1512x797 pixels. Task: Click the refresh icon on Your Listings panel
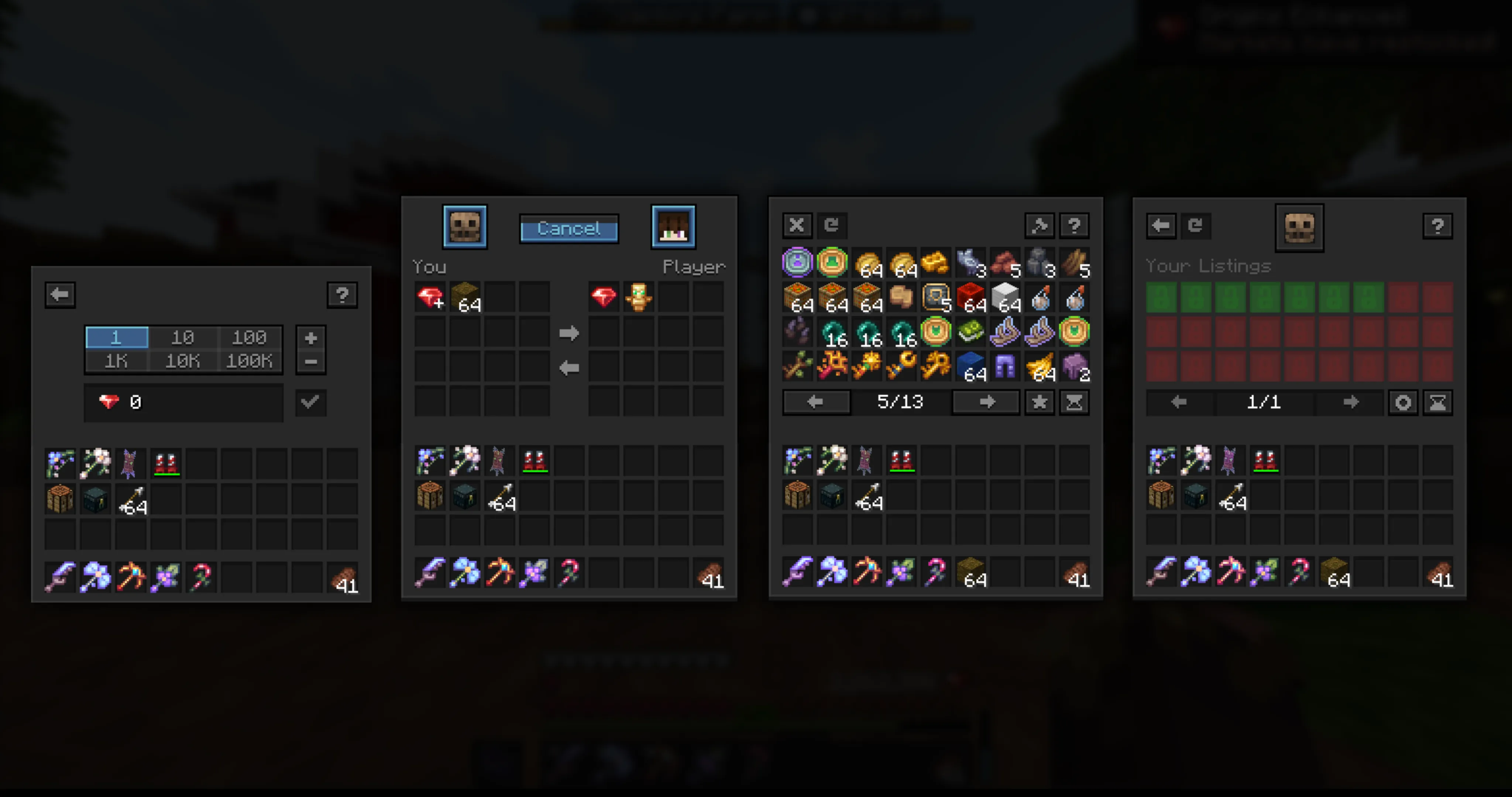[1196, 225]
